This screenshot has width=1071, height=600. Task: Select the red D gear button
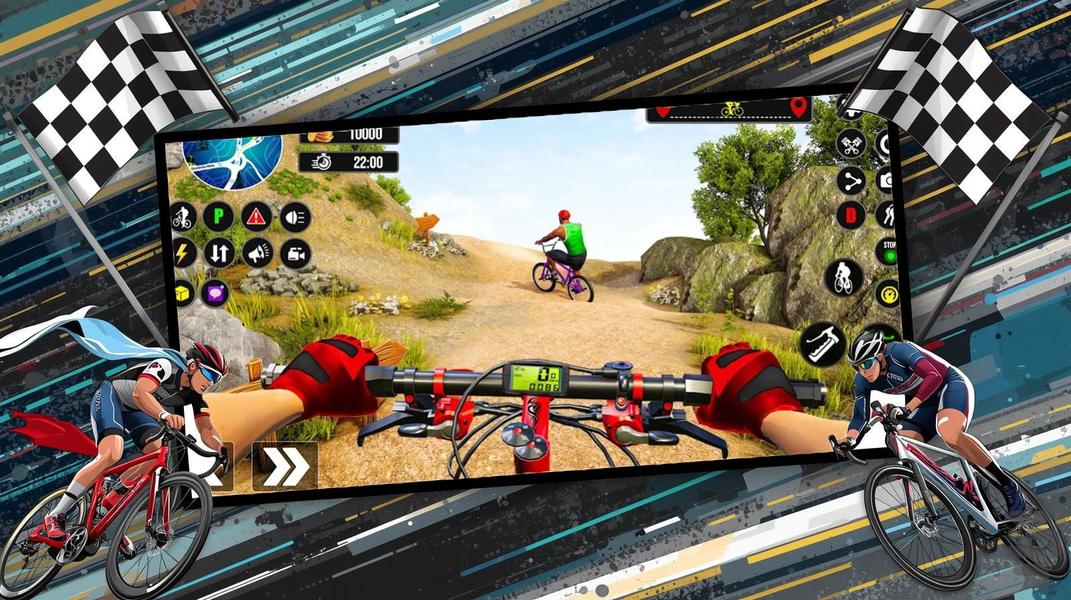(851, 214)
